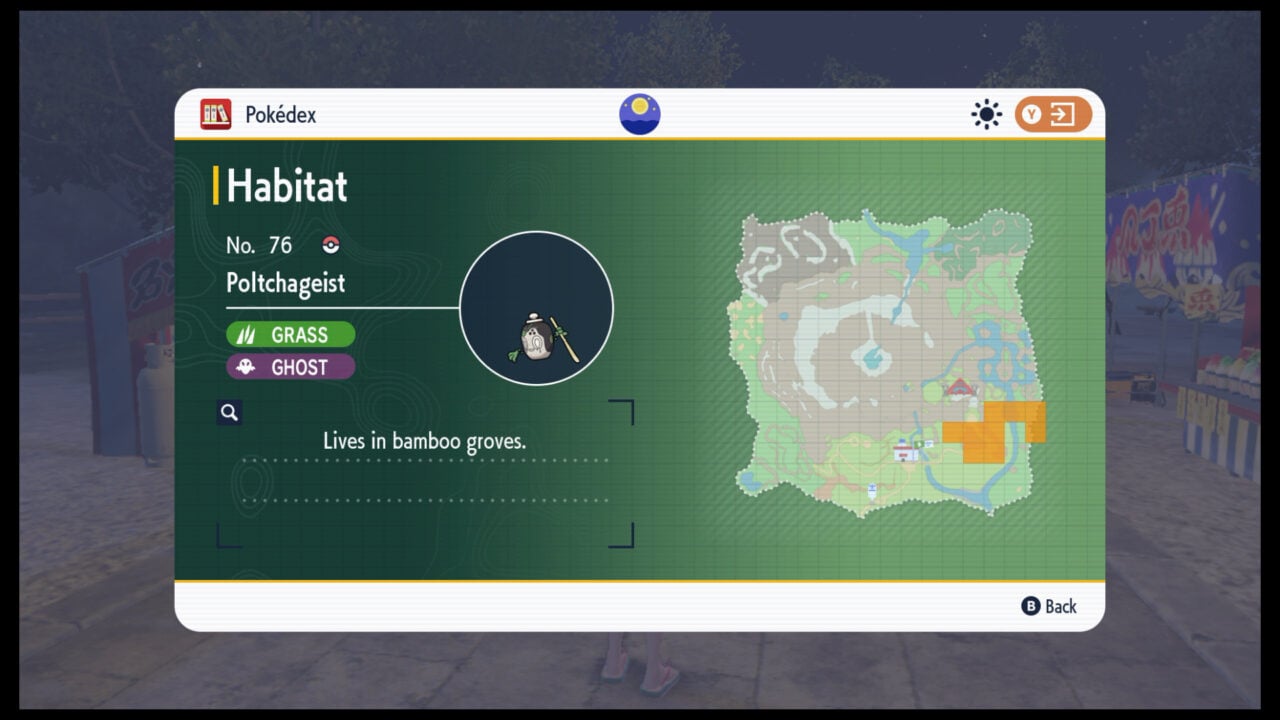1280x720 pixels.
Task: Open the magnifying glass search icon
Action: 229,412
